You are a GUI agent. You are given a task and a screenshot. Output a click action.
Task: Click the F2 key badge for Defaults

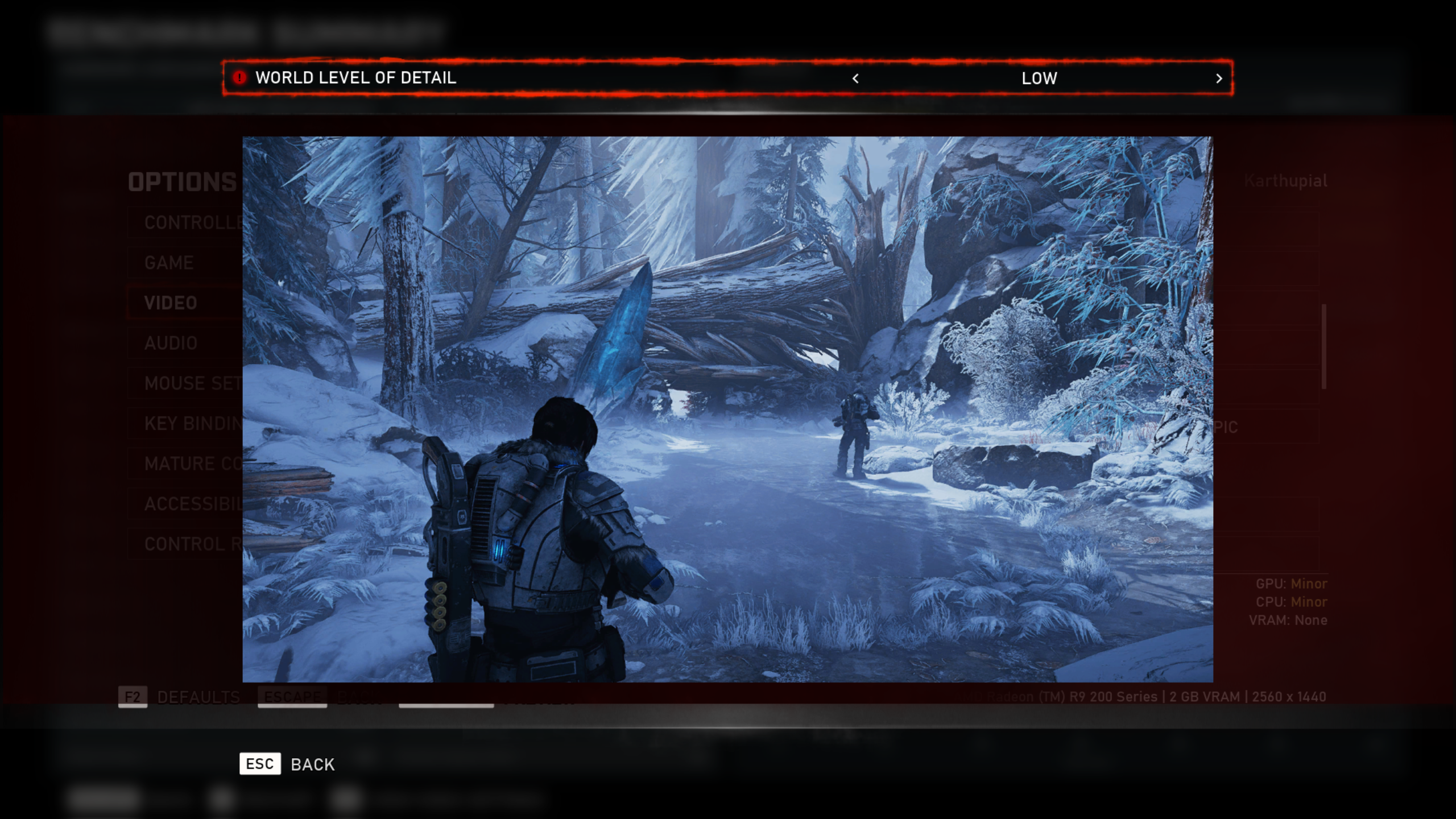132,697
